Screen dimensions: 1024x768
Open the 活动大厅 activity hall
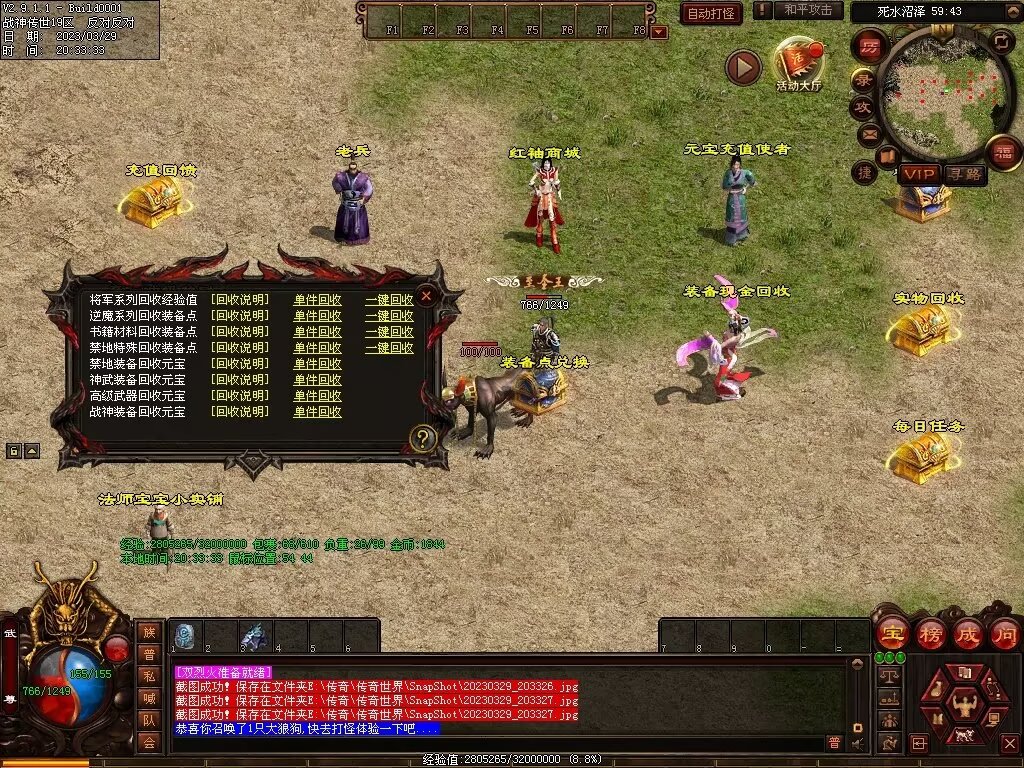coord(798,64)
